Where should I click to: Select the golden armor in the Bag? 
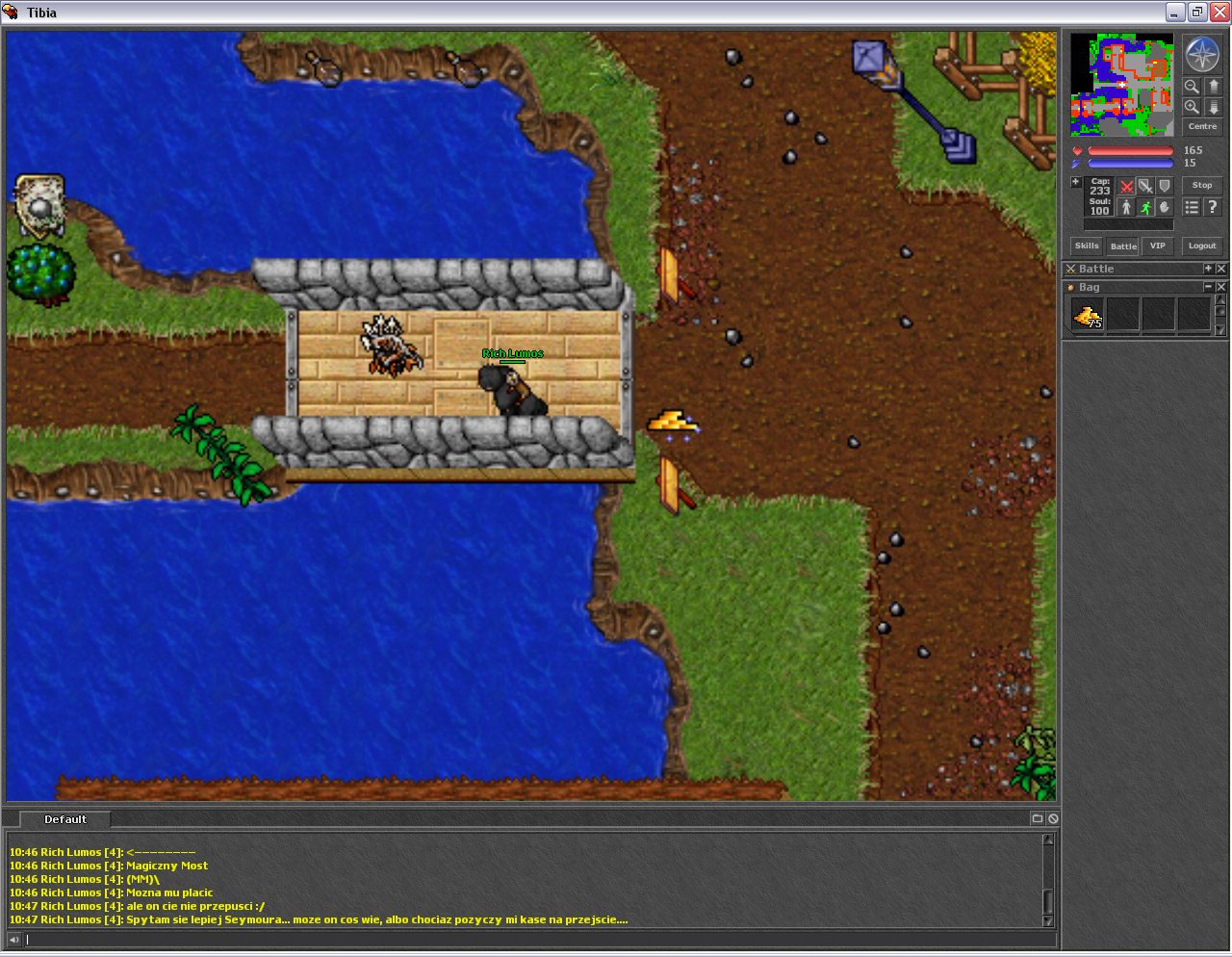point(1087,315)
